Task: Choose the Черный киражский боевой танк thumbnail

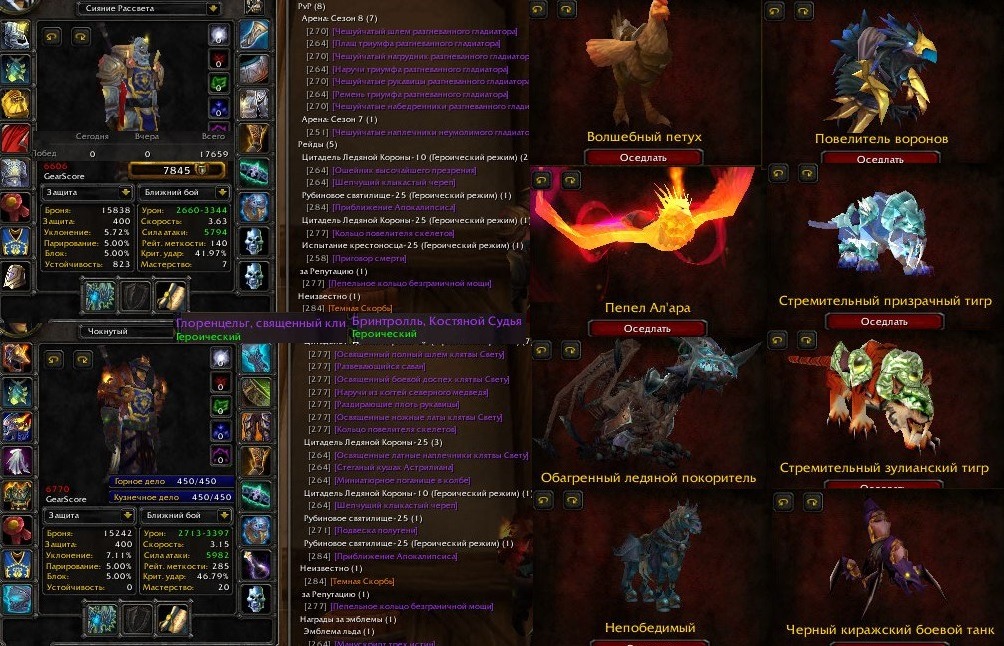Action: point(885,565)
